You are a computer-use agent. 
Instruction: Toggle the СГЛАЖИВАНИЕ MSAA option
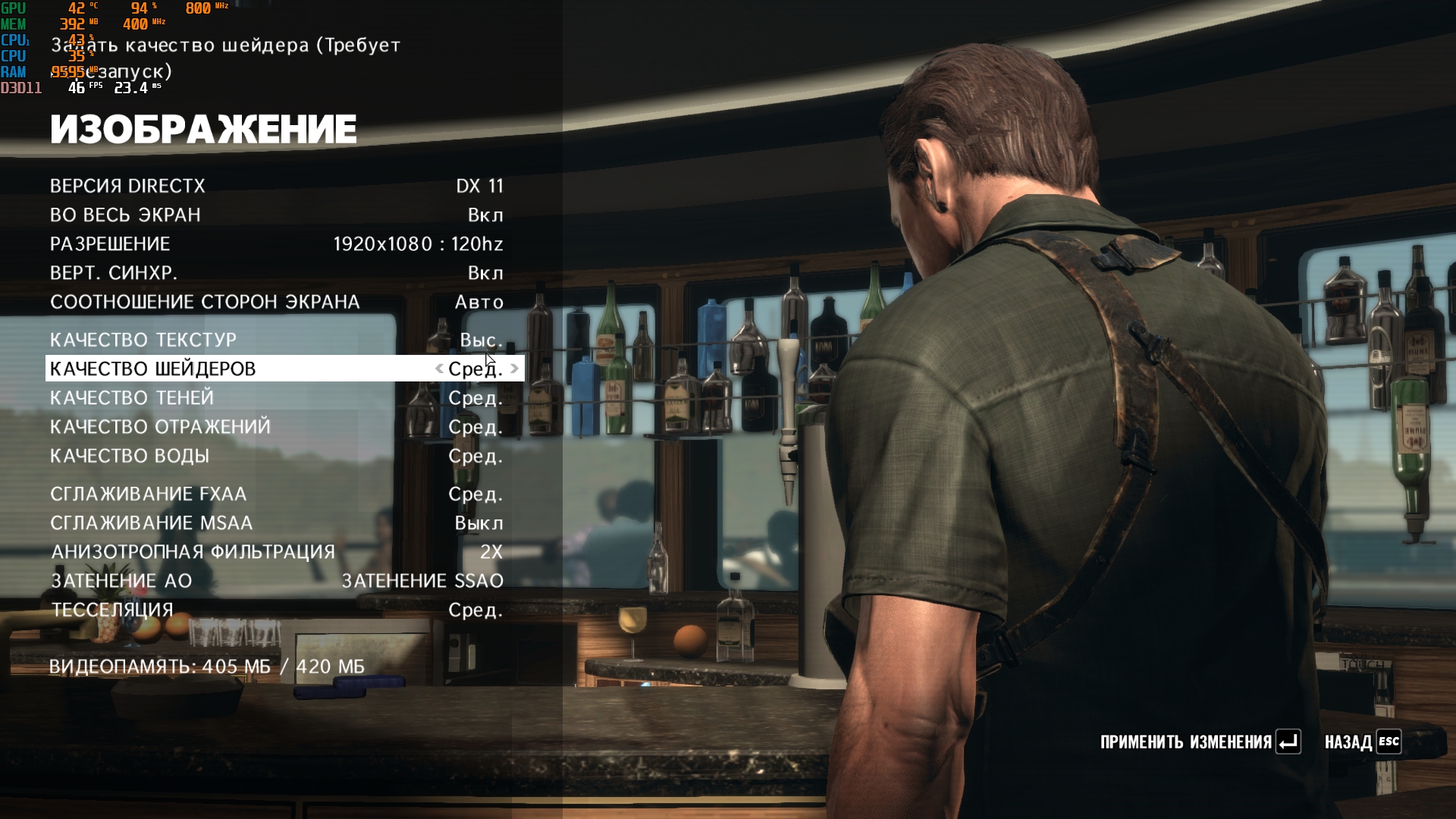(x=277, y=522)
